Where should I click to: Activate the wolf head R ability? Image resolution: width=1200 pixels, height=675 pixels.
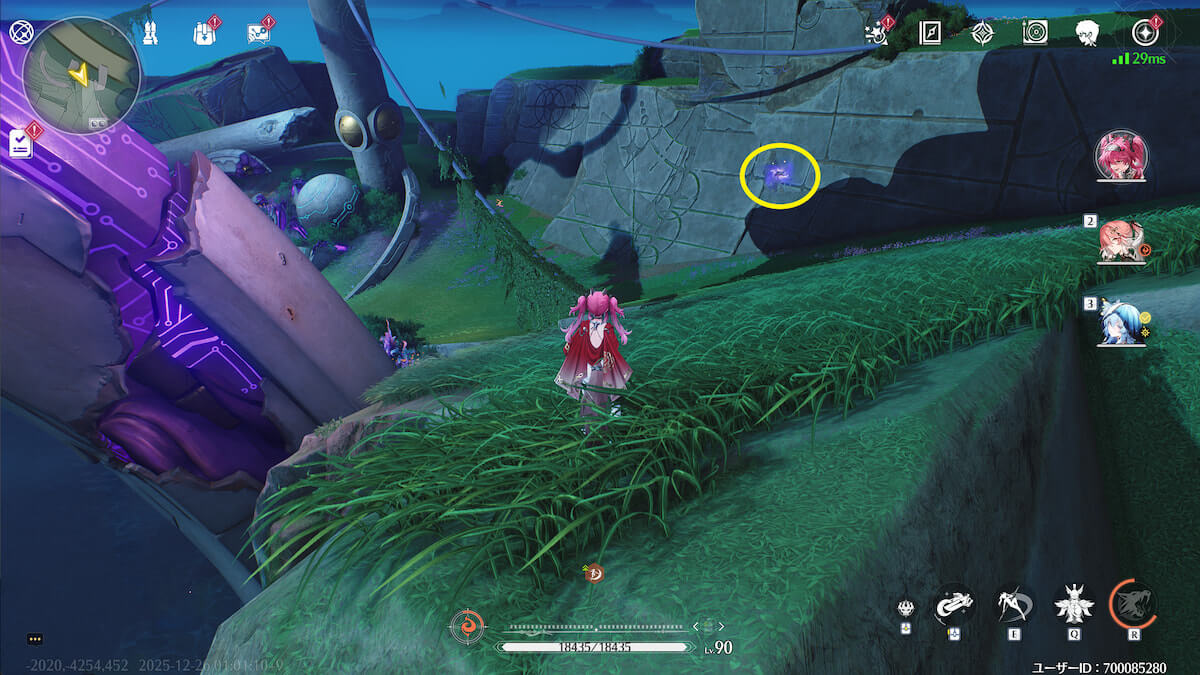(1133, 604)
